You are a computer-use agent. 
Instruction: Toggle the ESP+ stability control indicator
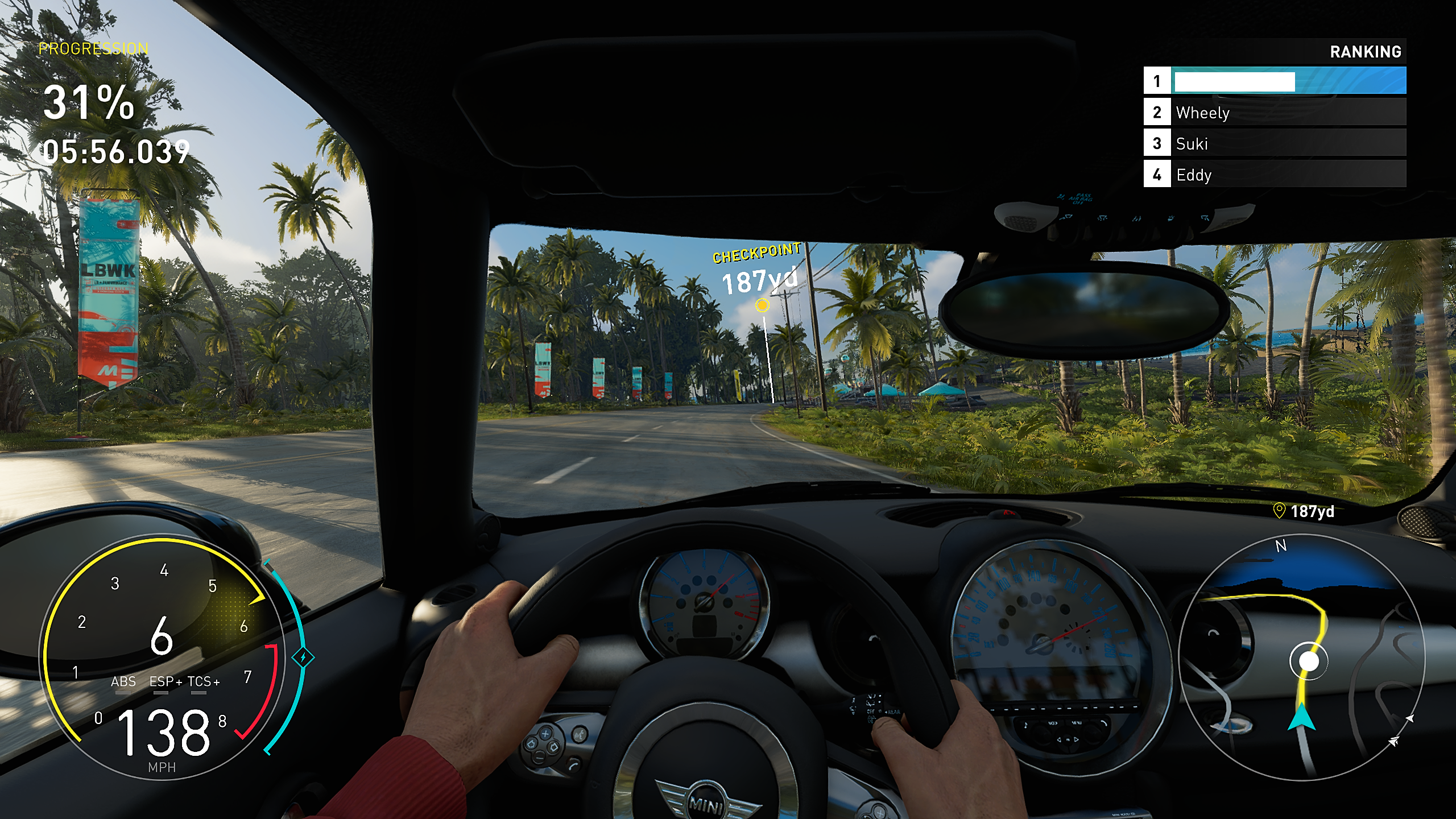[165, 680]
